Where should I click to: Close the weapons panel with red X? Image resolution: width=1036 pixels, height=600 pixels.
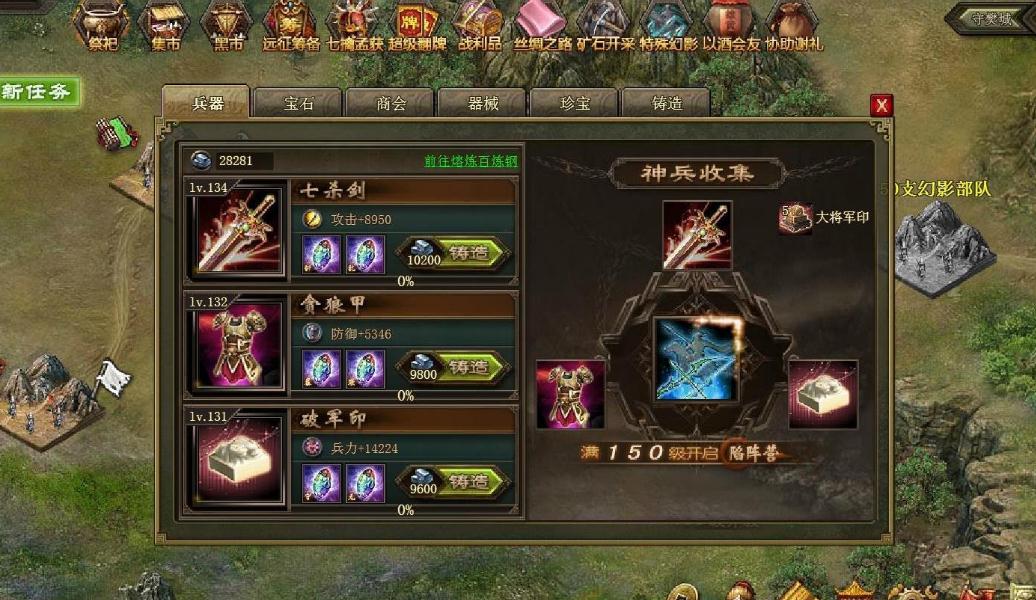click(x=881, y=105)
